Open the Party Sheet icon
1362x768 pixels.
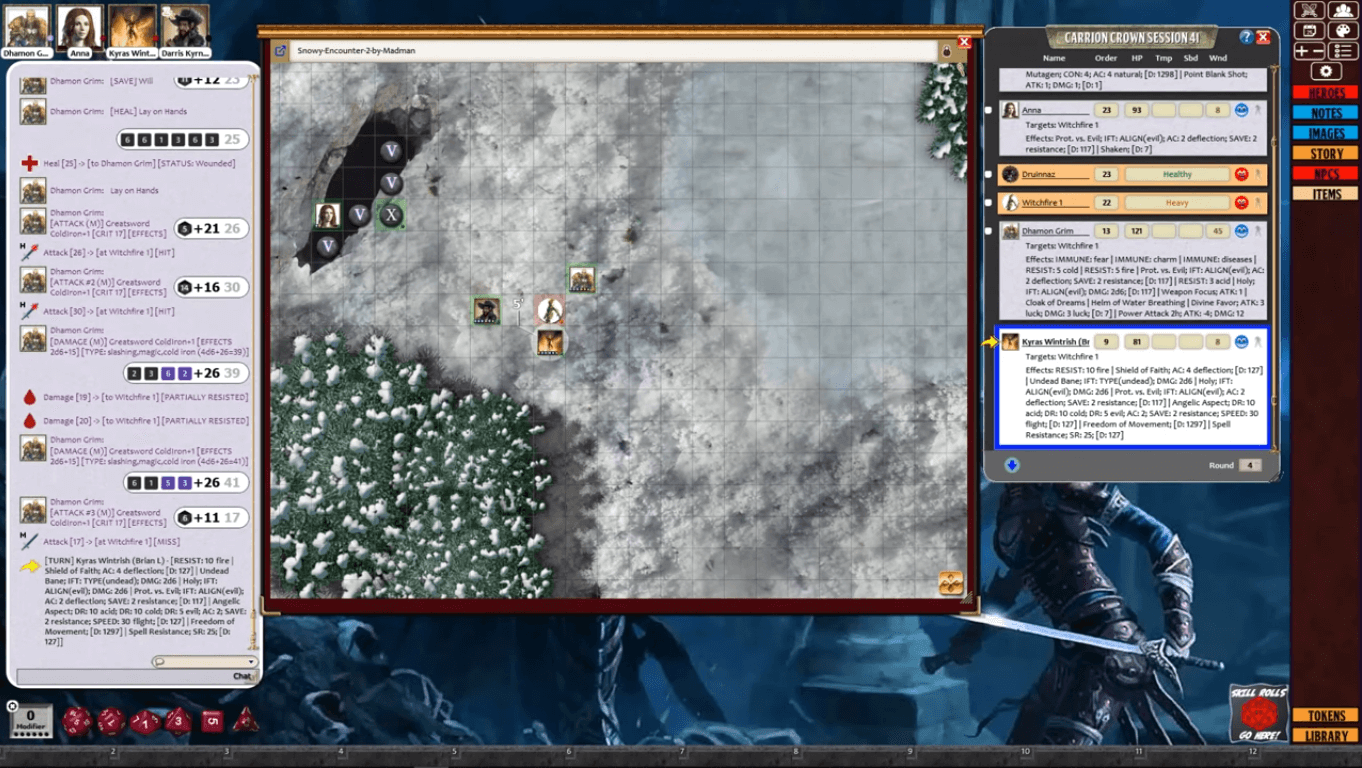click(1343, 10)
